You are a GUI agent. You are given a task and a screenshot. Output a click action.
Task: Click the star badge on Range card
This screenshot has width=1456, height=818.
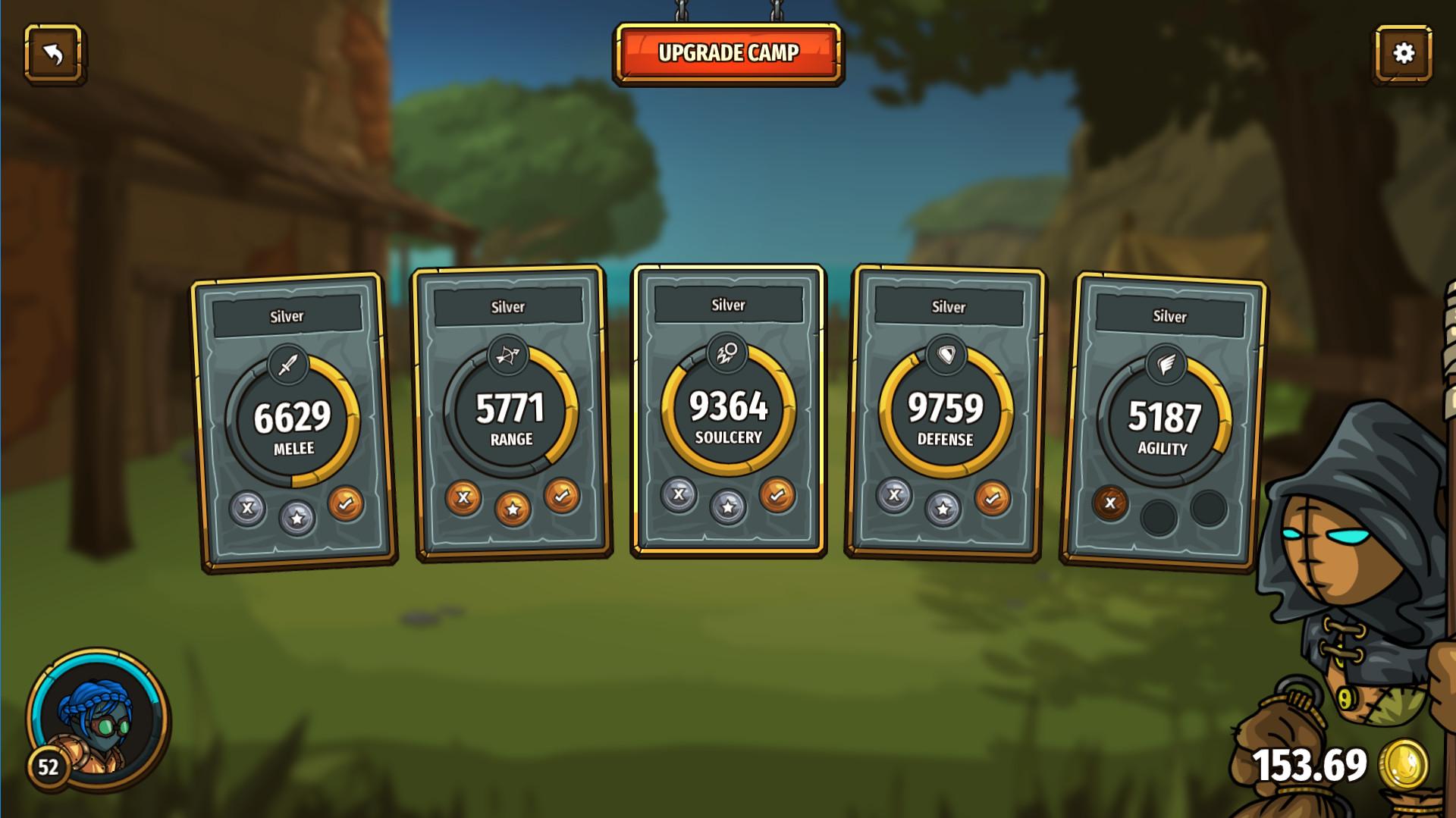513,509
